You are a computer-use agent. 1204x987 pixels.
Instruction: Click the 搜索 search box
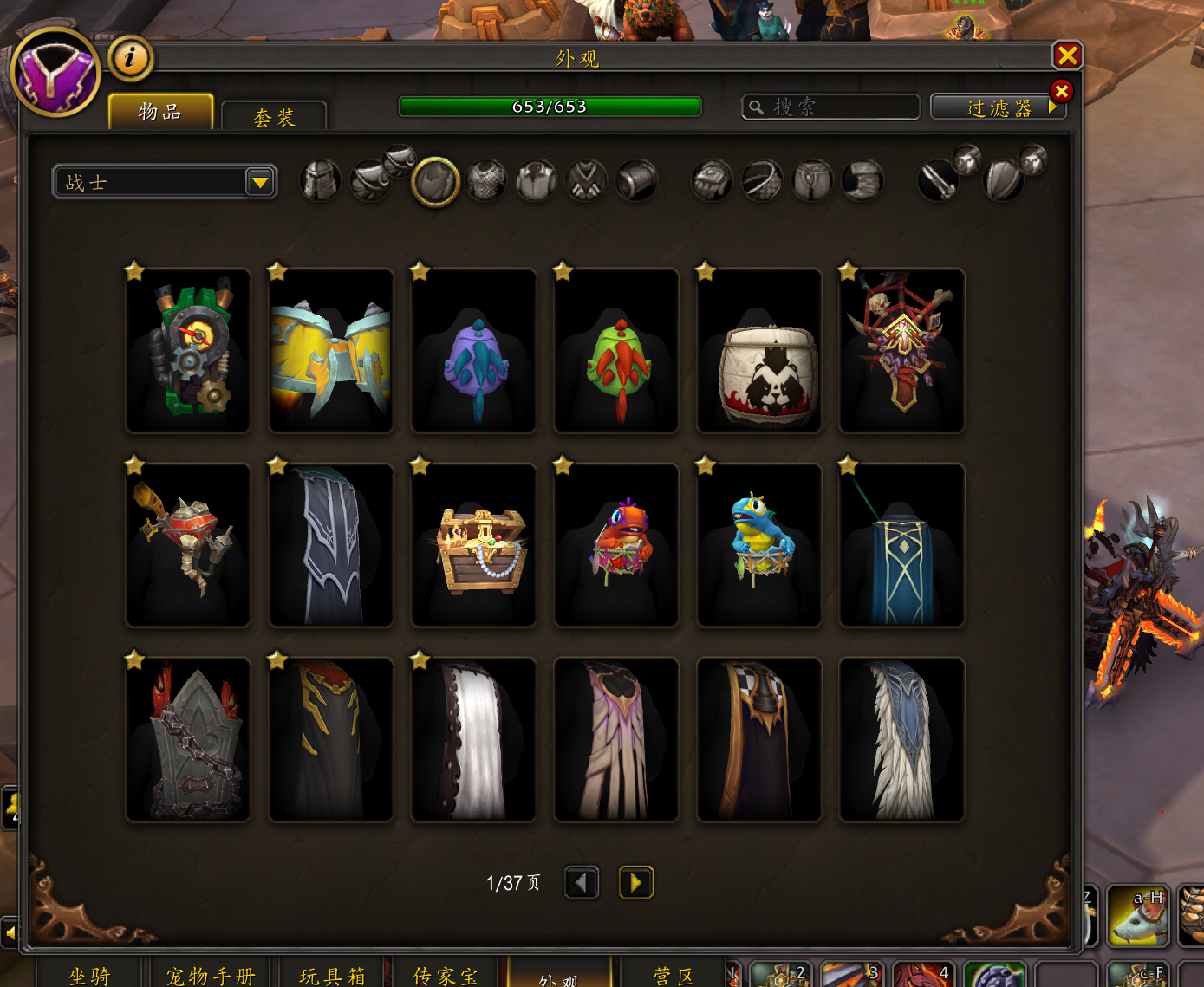830,107
